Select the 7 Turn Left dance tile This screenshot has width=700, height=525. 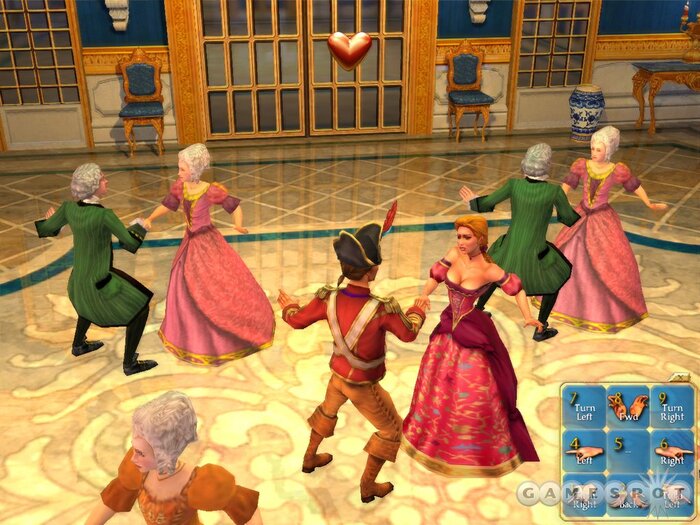click(583, 408)
